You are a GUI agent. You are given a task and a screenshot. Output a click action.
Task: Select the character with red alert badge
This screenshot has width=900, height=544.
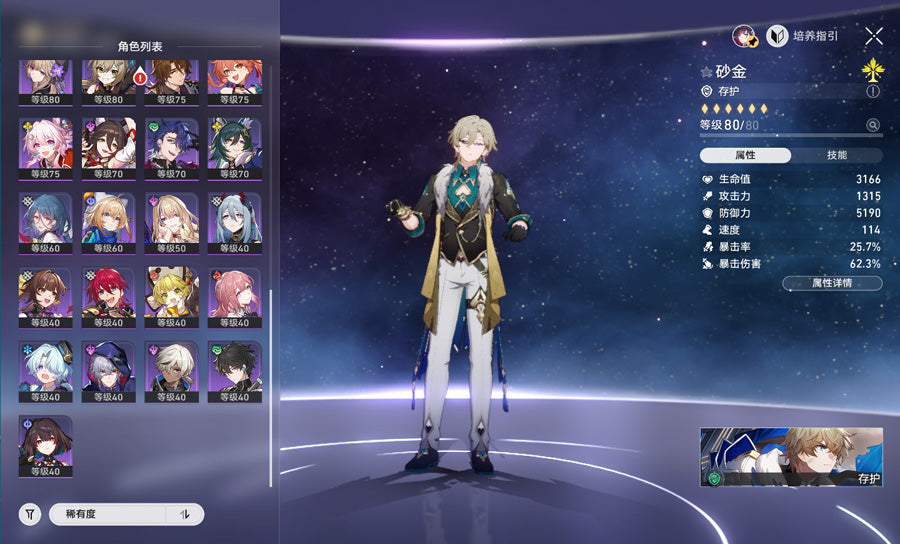pos(108,81)
